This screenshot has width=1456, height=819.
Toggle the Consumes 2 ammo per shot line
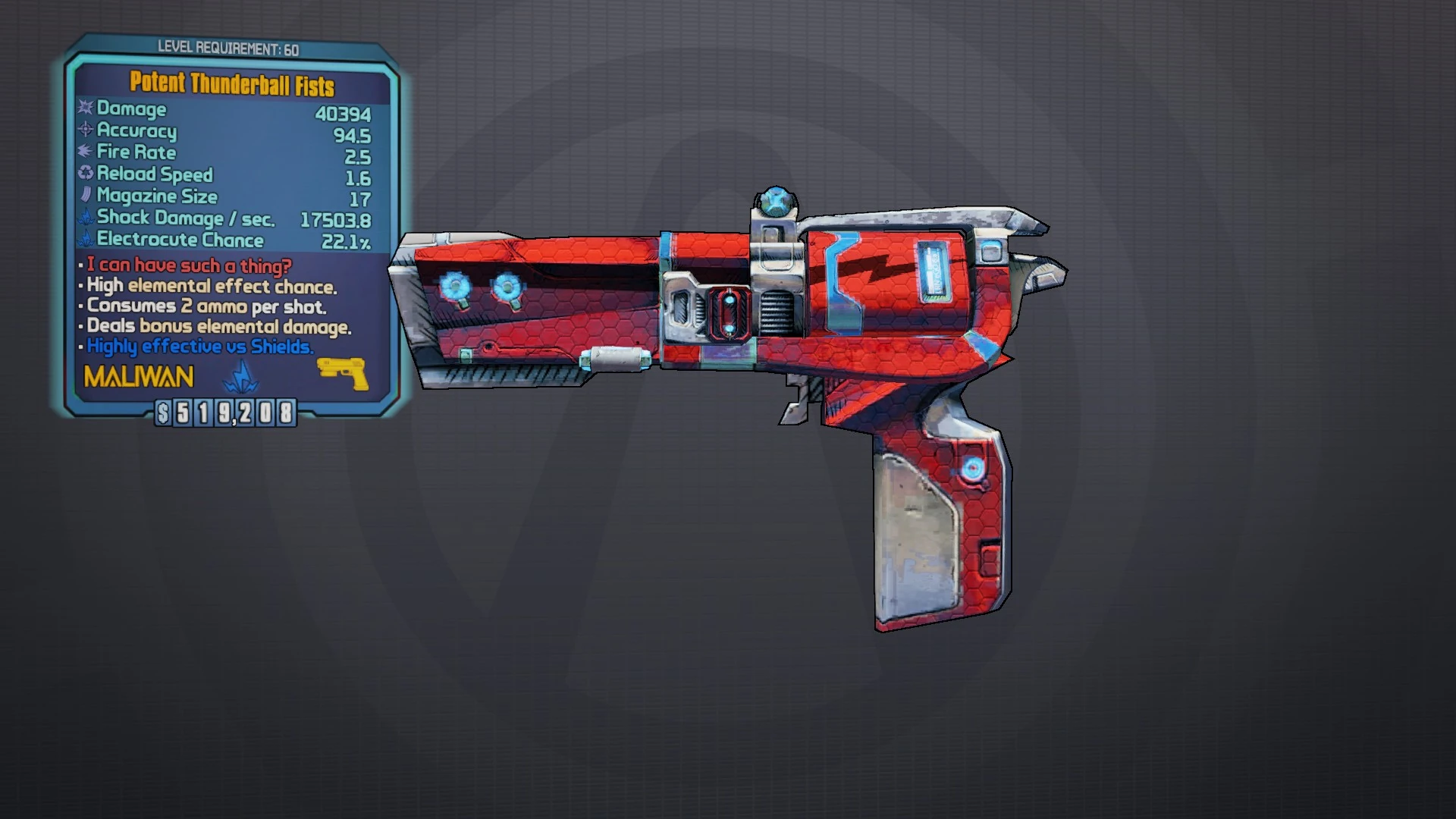tap(206, 307)
